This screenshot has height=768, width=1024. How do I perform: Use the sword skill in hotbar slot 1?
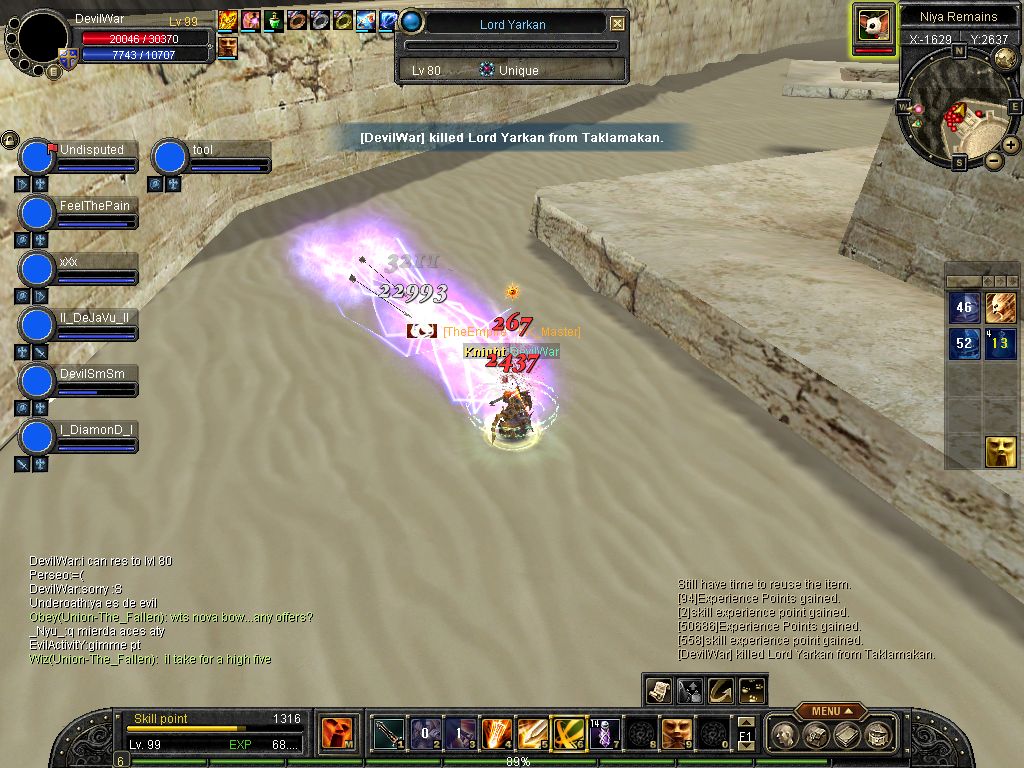pos(388,734)
